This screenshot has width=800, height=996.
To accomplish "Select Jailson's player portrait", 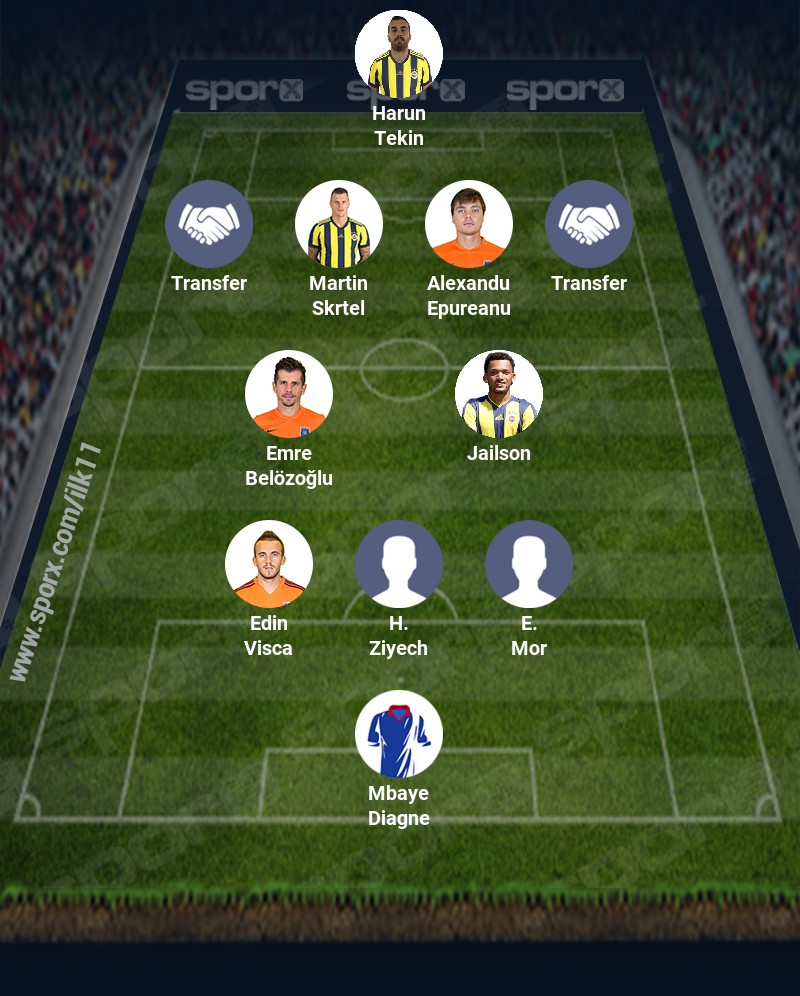I will click(499, 394).
